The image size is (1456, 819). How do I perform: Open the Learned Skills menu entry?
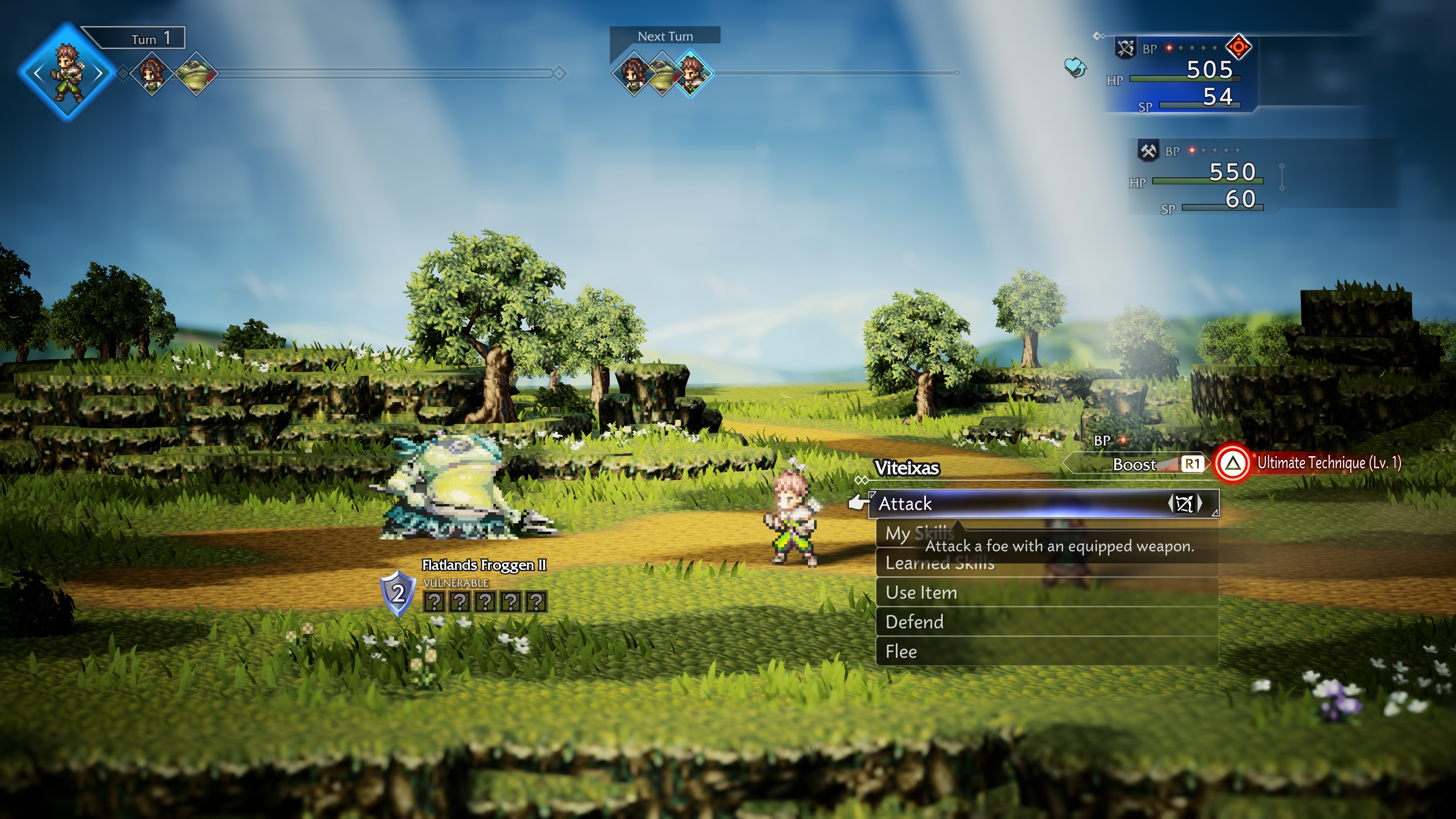[940, 563]
